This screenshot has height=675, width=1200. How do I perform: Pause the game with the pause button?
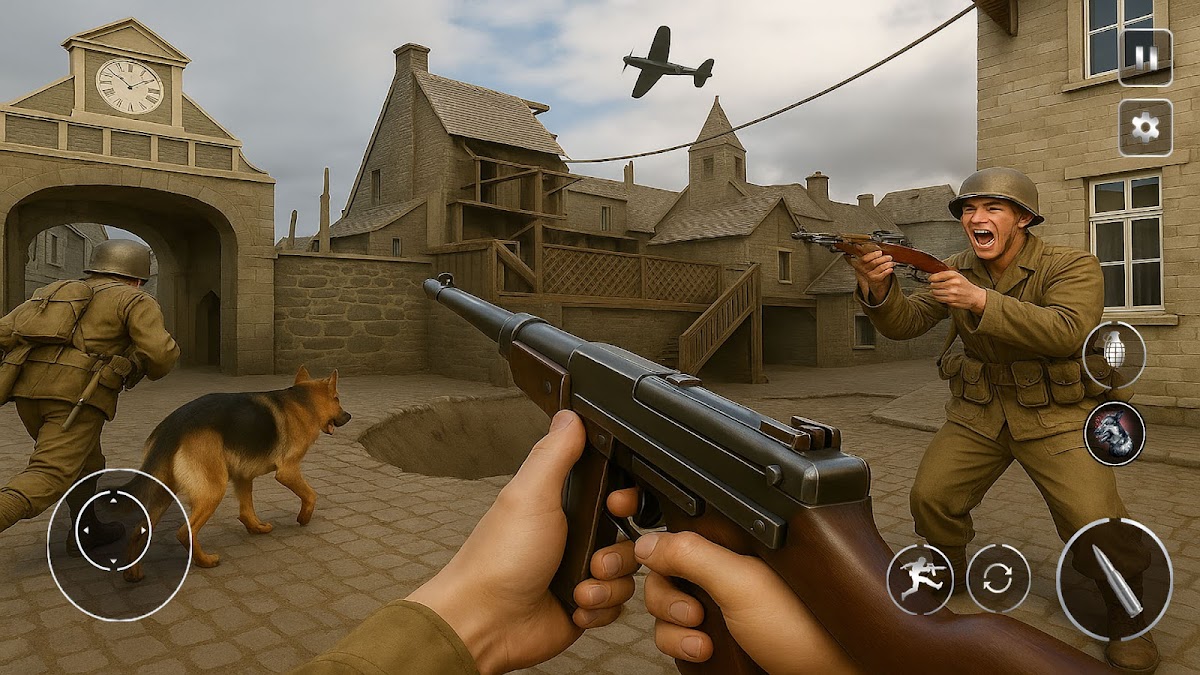[1145, 57]
